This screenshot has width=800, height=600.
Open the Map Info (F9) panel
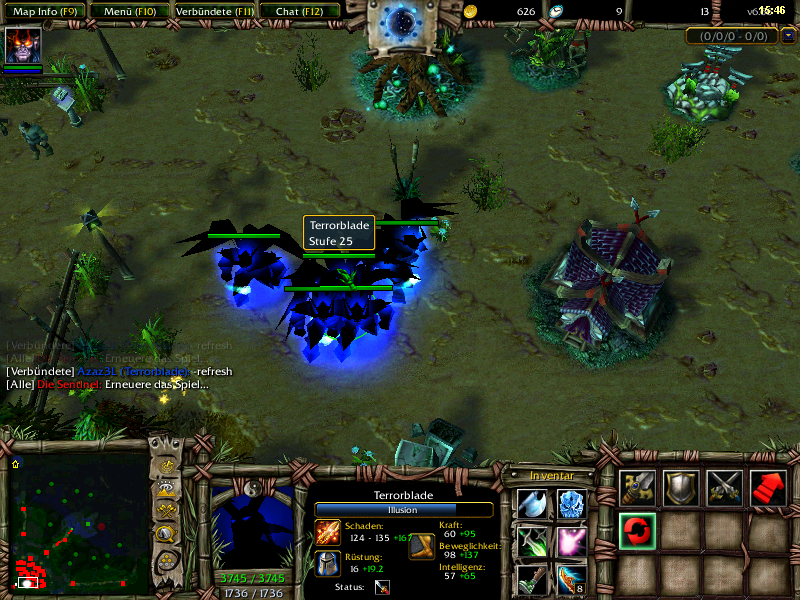click(x=45, y=11)
